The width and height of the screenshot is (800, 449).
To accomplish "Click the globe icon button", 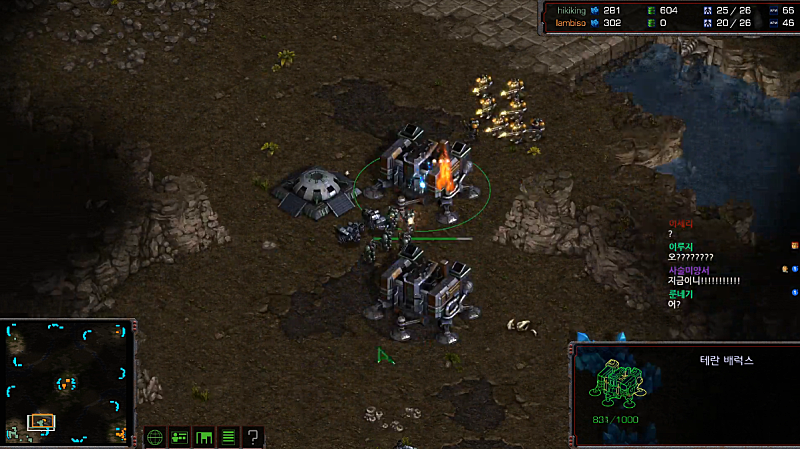I will (155, 437).
